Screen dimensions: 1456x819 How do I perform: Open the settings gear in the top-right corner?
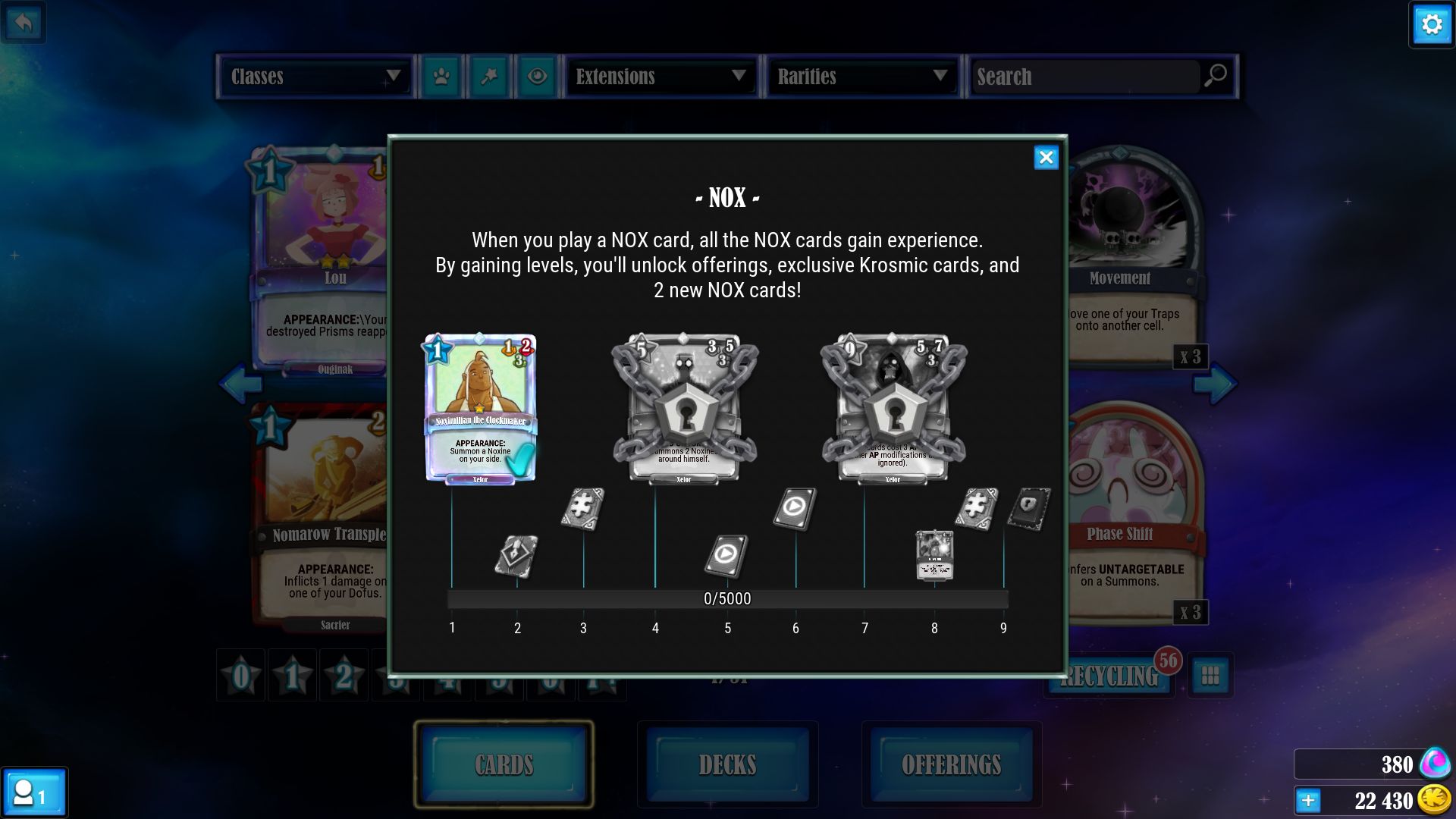(x=1431, y=24)
